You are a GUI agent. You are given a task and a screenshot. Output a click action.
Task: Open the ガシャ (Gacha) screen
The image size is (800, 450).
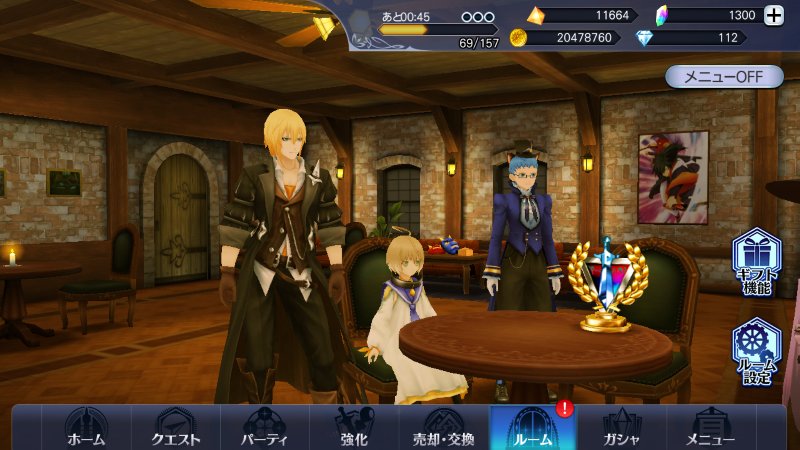(621, 427)
